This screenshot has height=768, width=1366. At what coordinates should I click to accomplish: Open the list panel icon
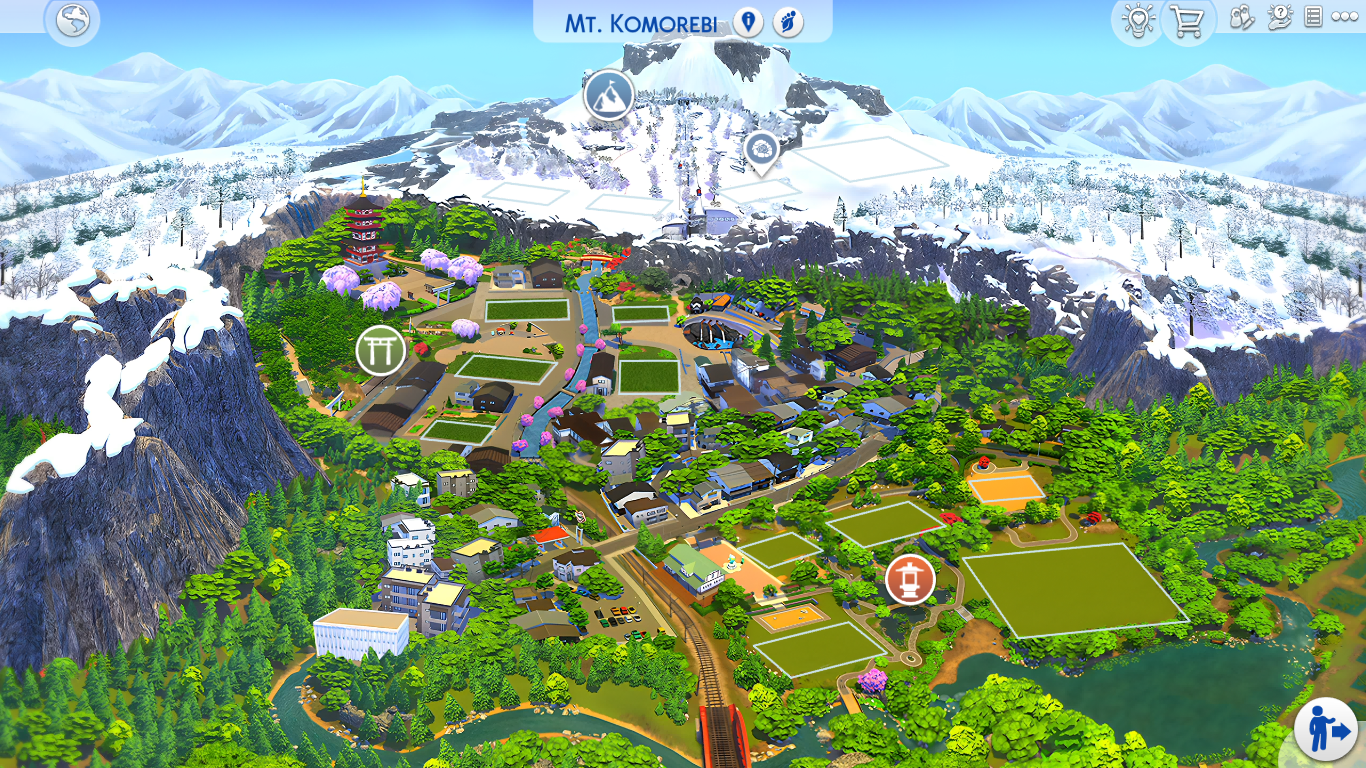pyautogui.click(x=1314, y=18)
